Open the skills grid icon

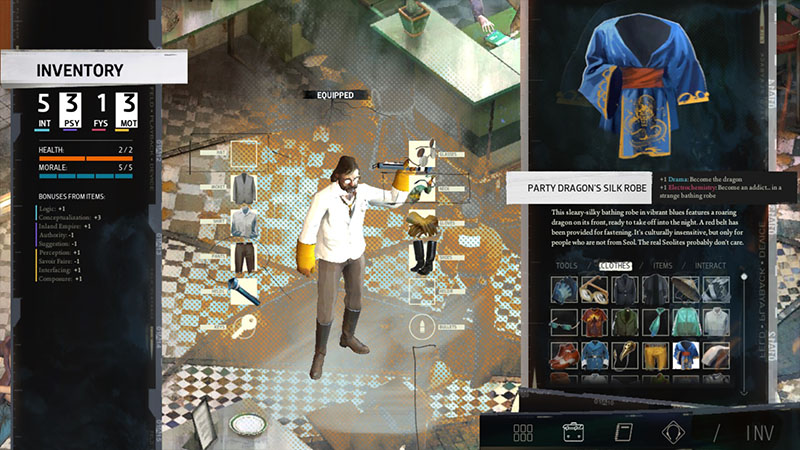coord(523,432)
